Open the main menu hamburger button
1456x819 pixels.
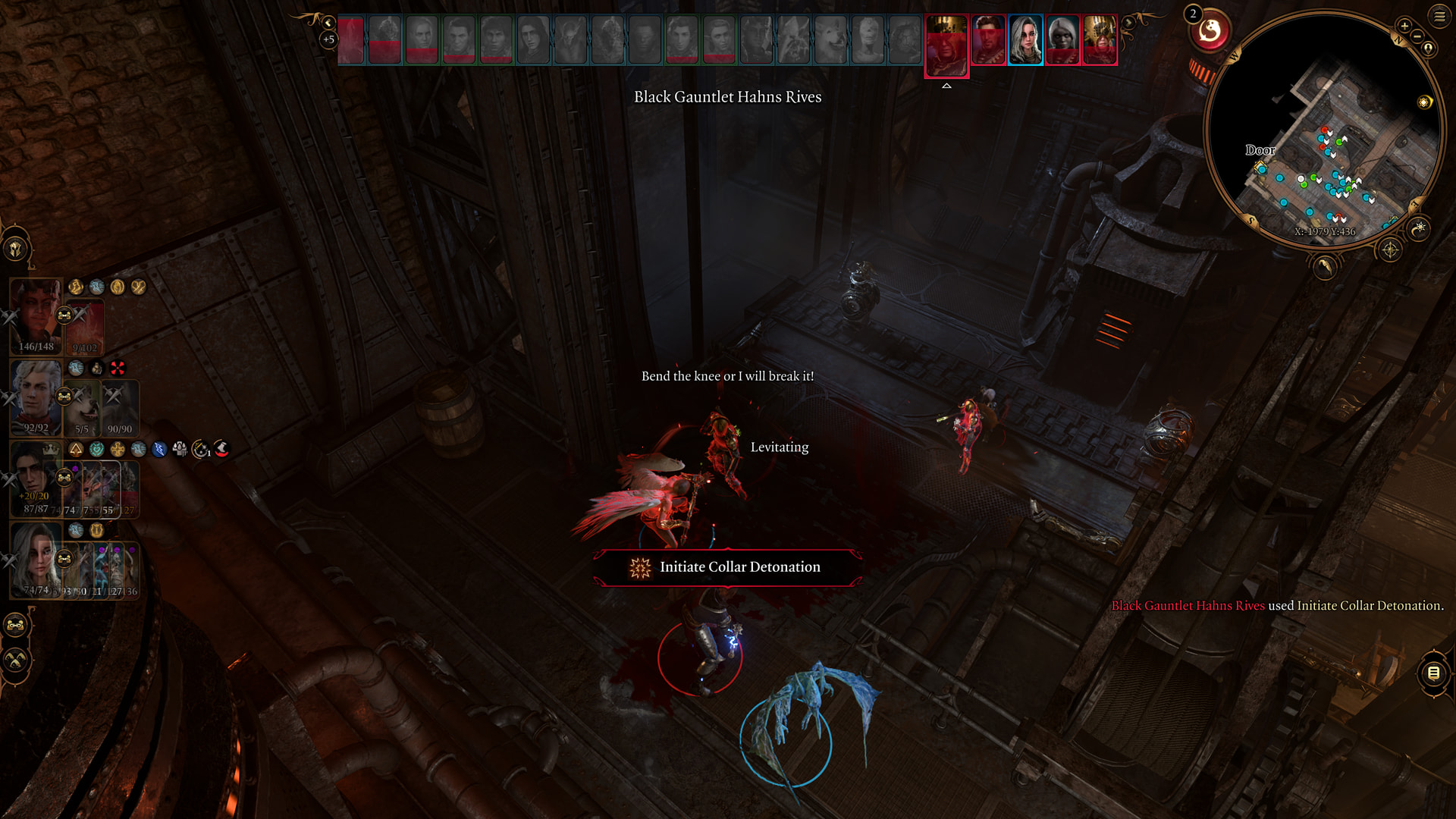point(1439,16)
